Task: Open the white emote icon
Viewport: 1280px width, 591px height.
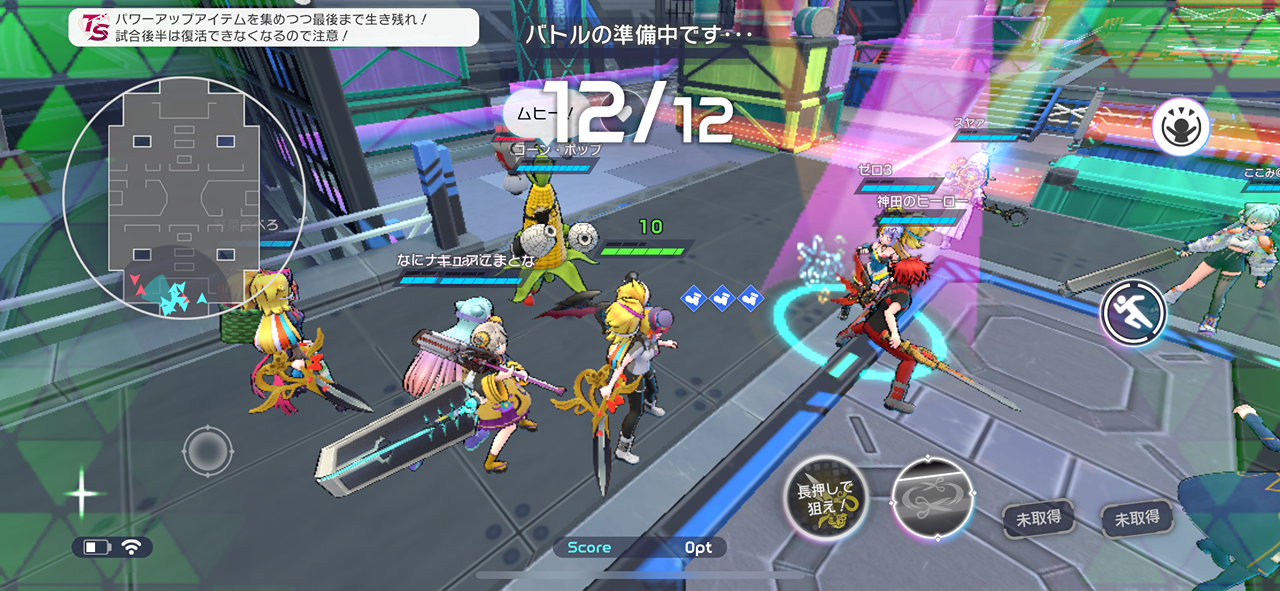Action: [x=1181, y=127]
